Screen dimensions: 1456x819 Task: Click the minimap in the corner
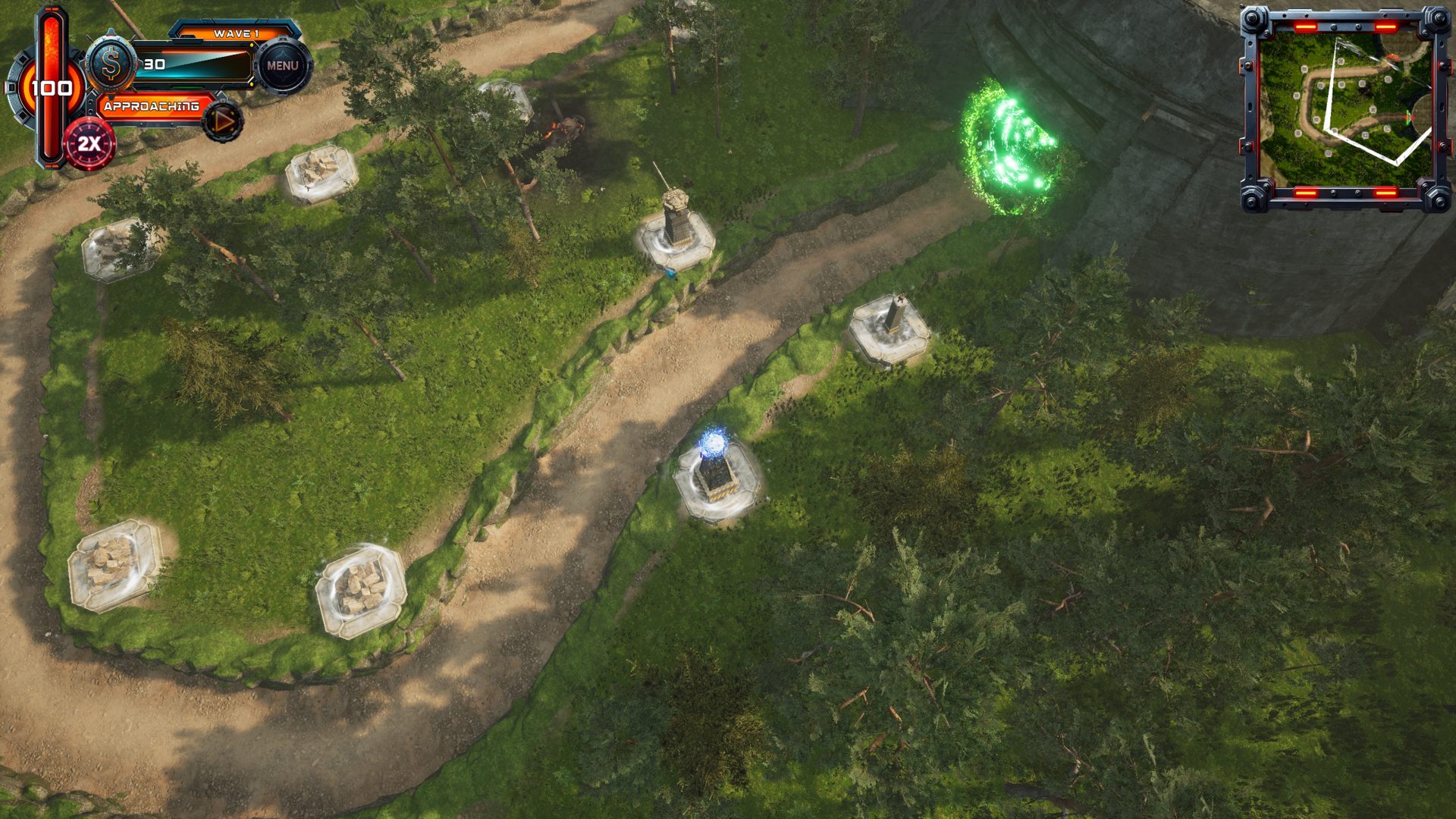click(x=1345, y=108)
